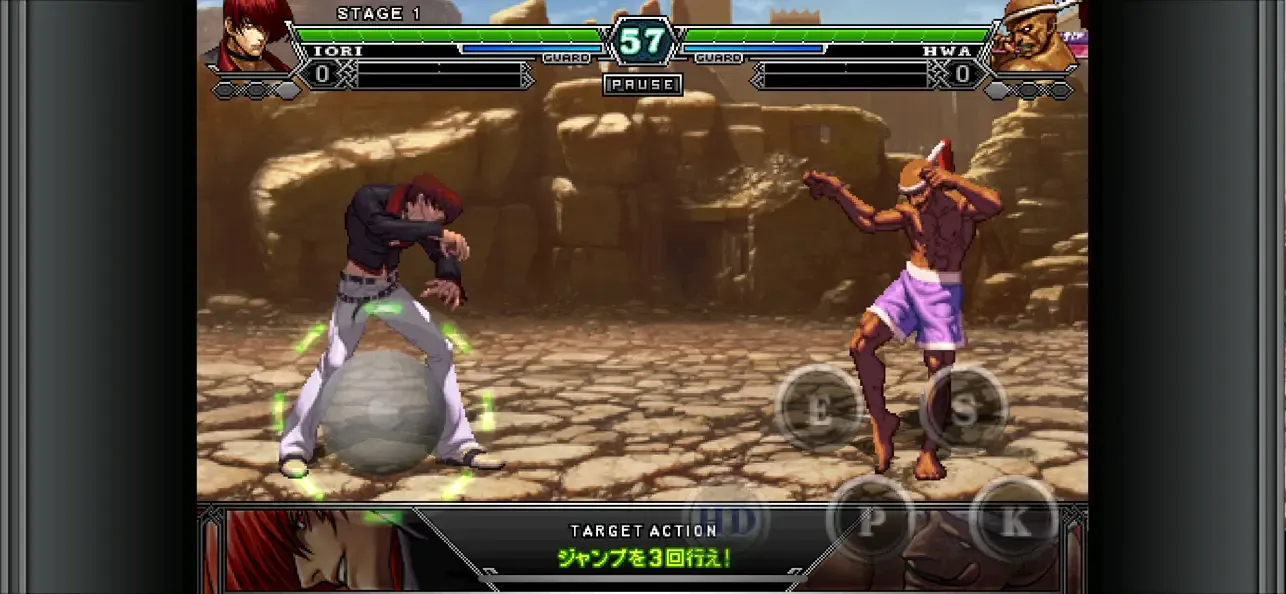The width and height of the screenshot is (1286, 594).
Task: Hit the P punch touch button
Action: [x=869, y=520]
